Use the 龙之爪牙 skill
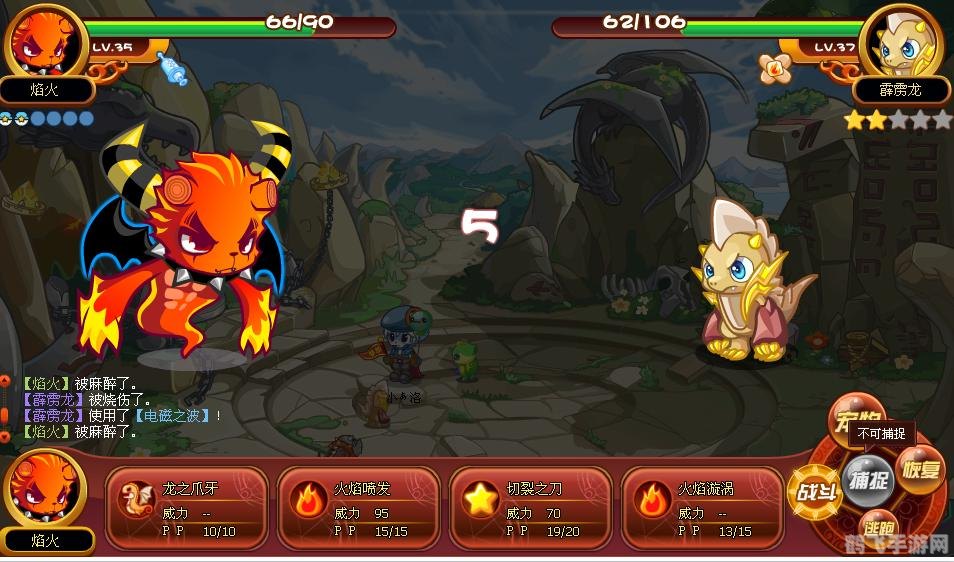 pyautogui.click(x=187, y=509)
